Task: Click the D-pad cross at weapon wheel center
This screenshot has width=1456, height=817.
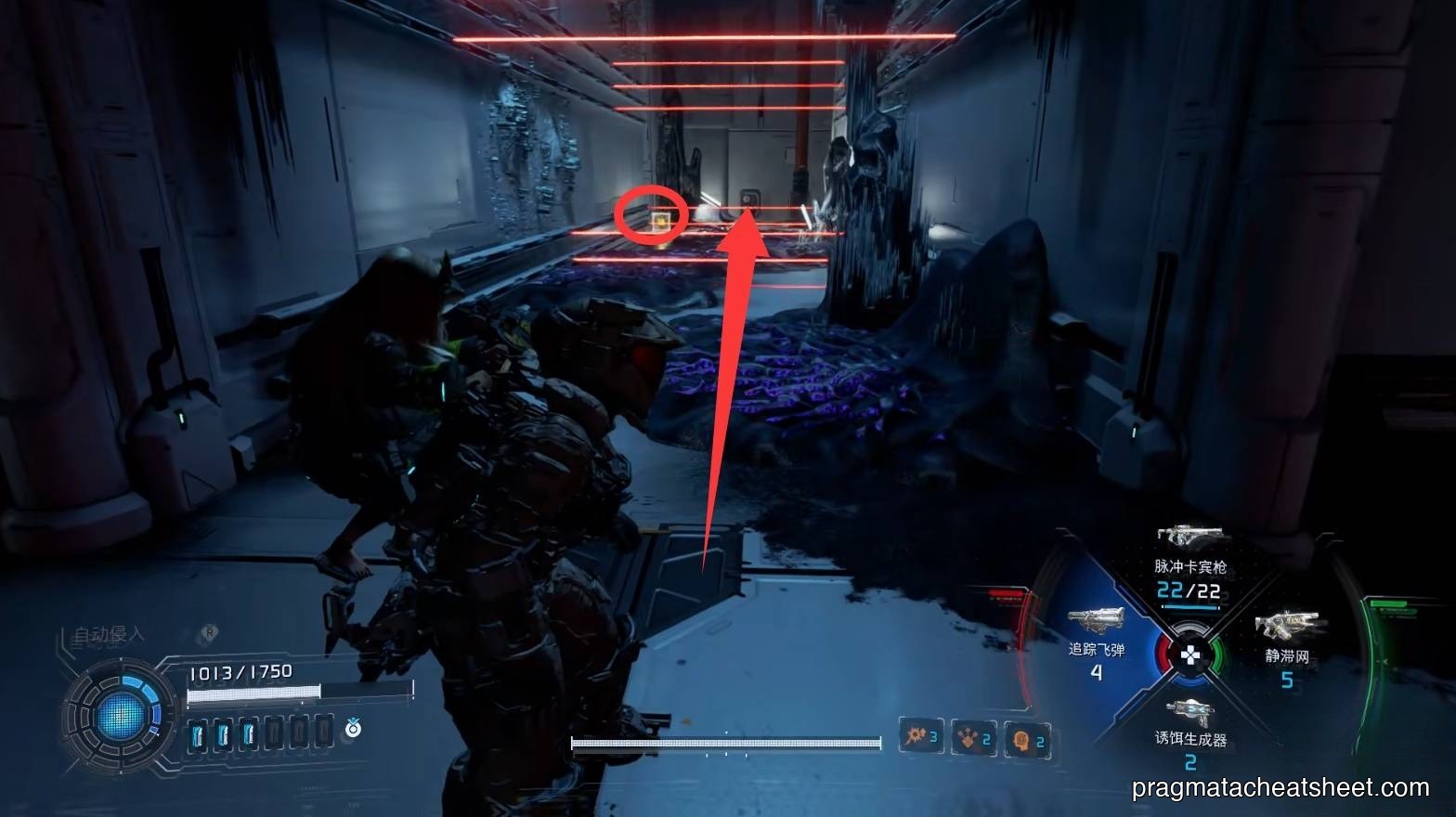Action: pyautogui.click(x=1193, y=656)
